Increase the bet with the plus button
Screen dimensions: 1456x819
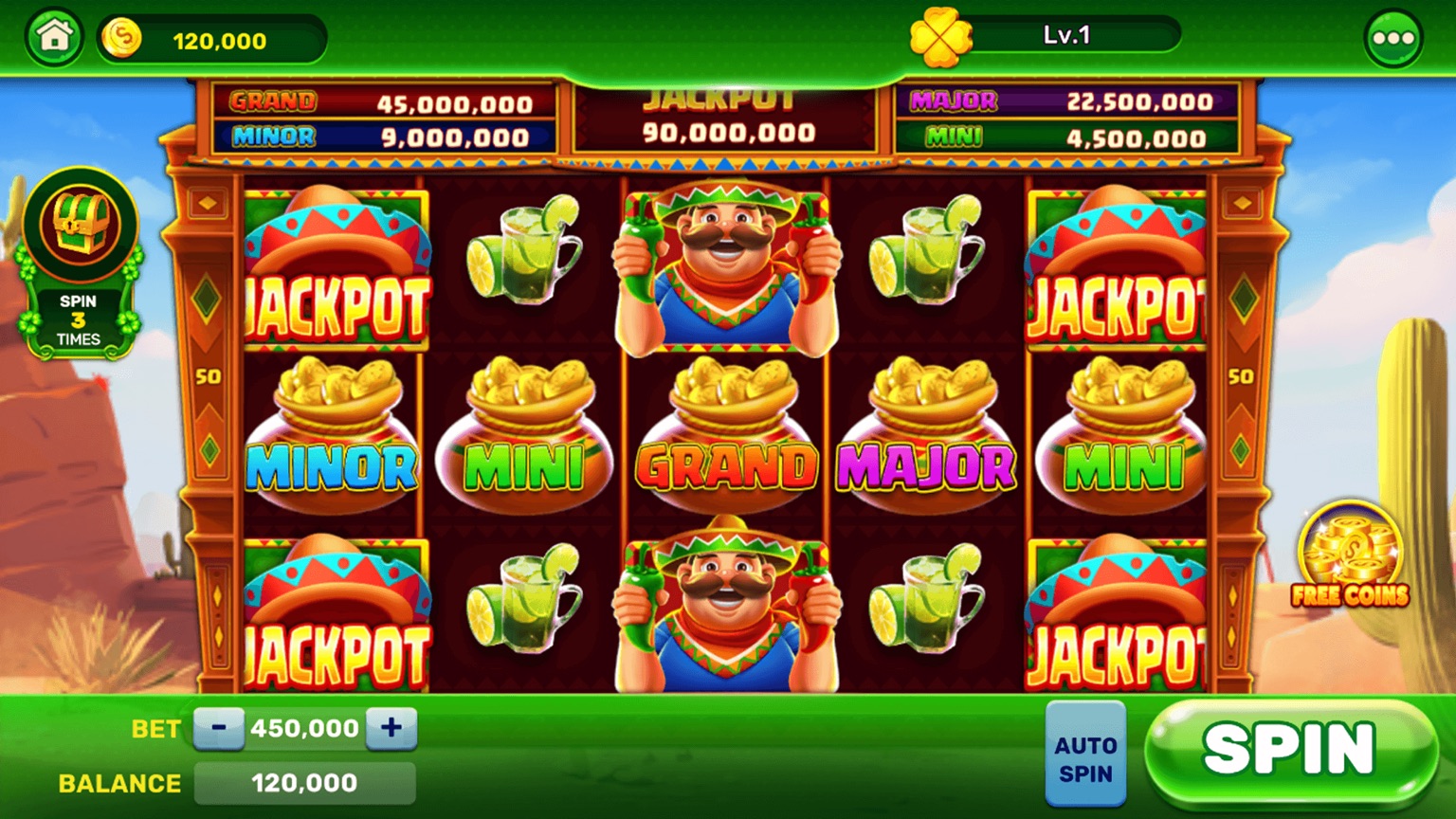point(391,728)
